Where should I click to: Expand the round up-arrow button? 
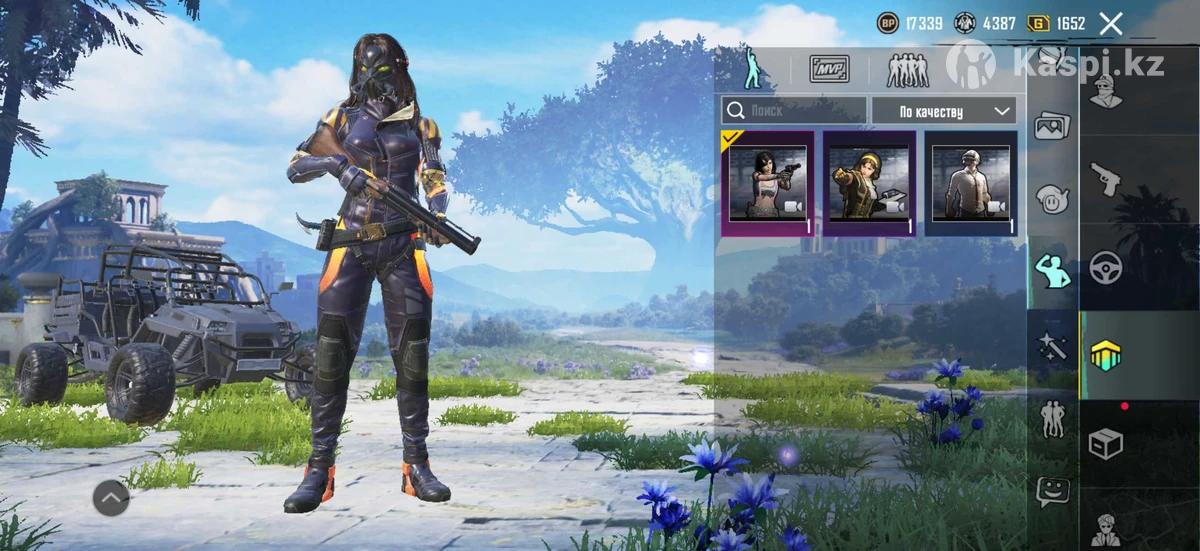pyautogui.click(x=111, y=497)
